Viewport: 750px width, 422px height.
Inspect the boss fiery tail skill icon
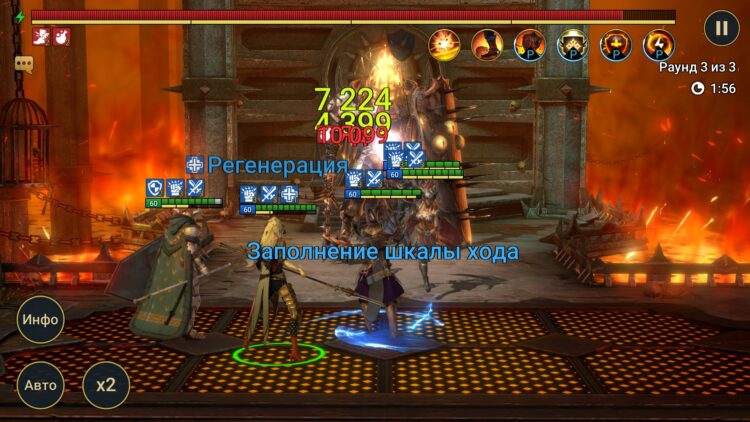click(487, 45)
